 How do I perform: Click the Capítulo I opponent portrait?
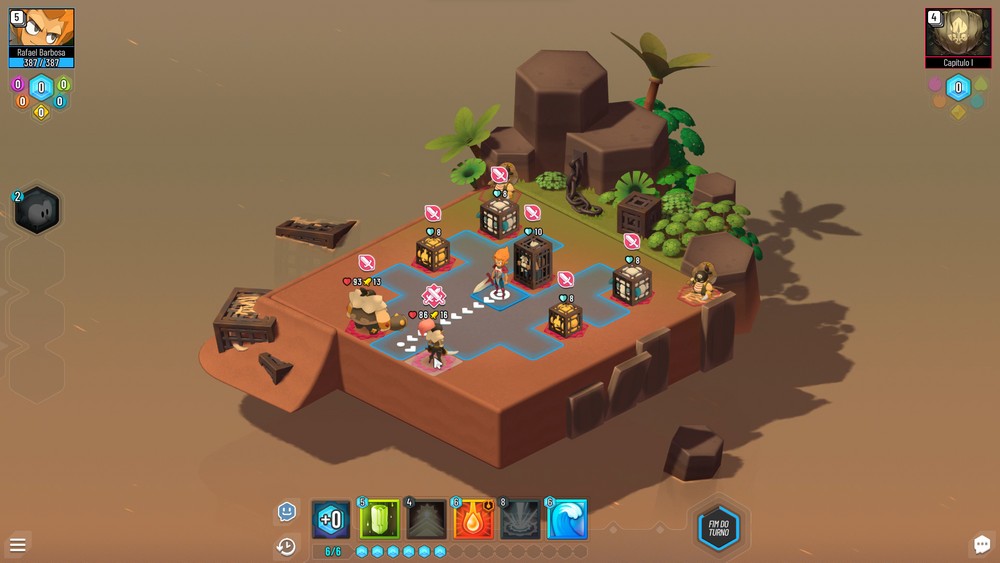[x=958, y=32]
